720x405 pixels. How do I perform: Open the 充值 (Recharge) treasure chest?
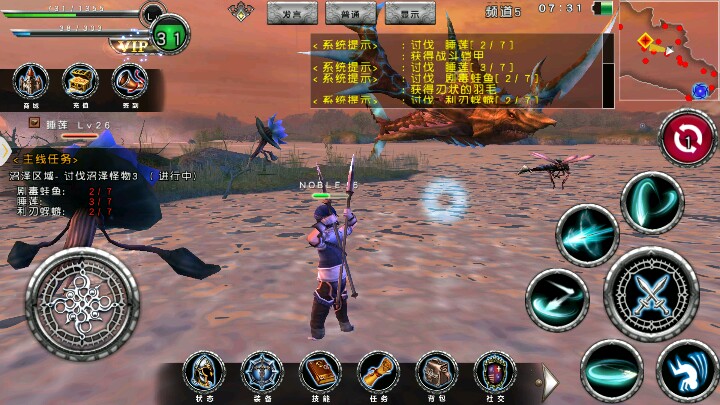coord(81,84)
